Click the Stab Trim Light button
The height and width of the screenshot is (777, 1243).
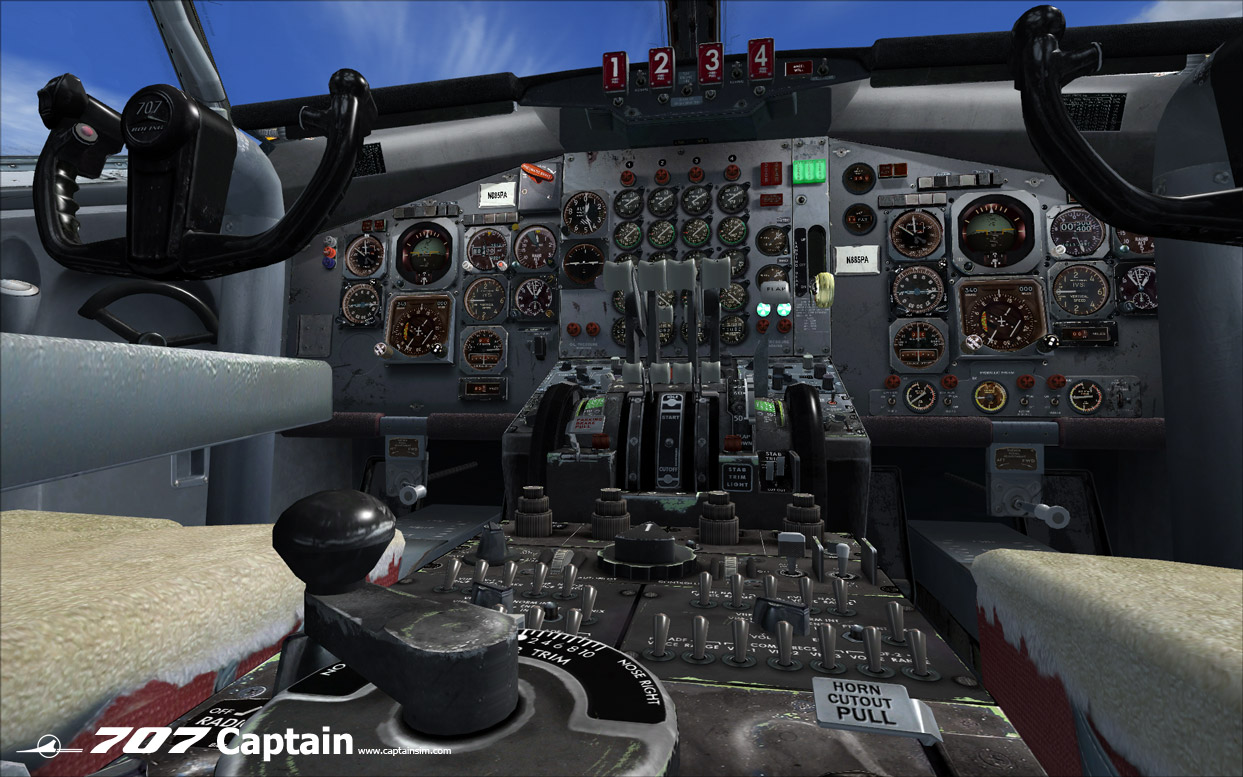click(737, 475)
